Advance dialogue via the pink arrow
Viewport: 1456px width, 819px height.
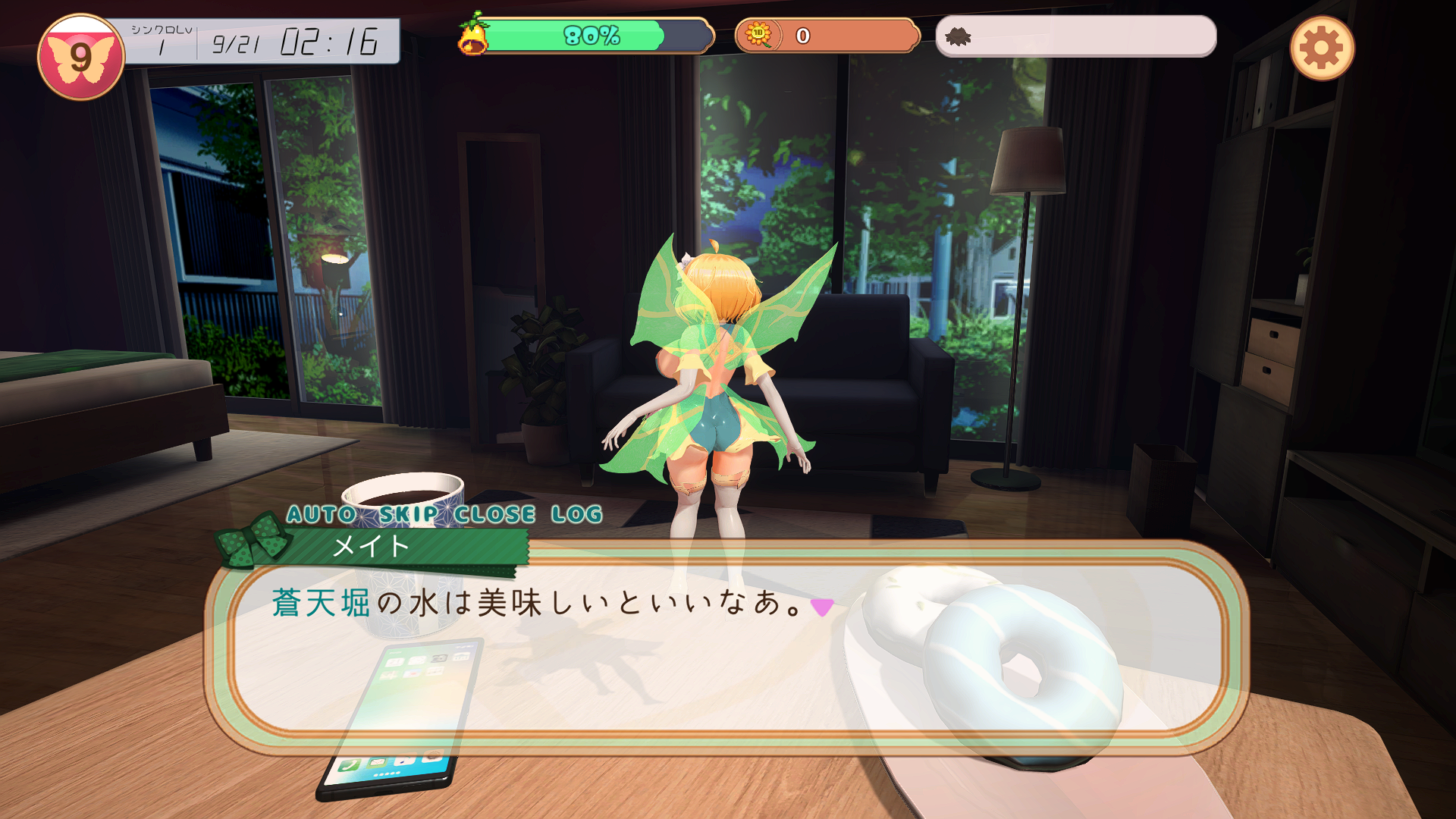coord(822,607)
